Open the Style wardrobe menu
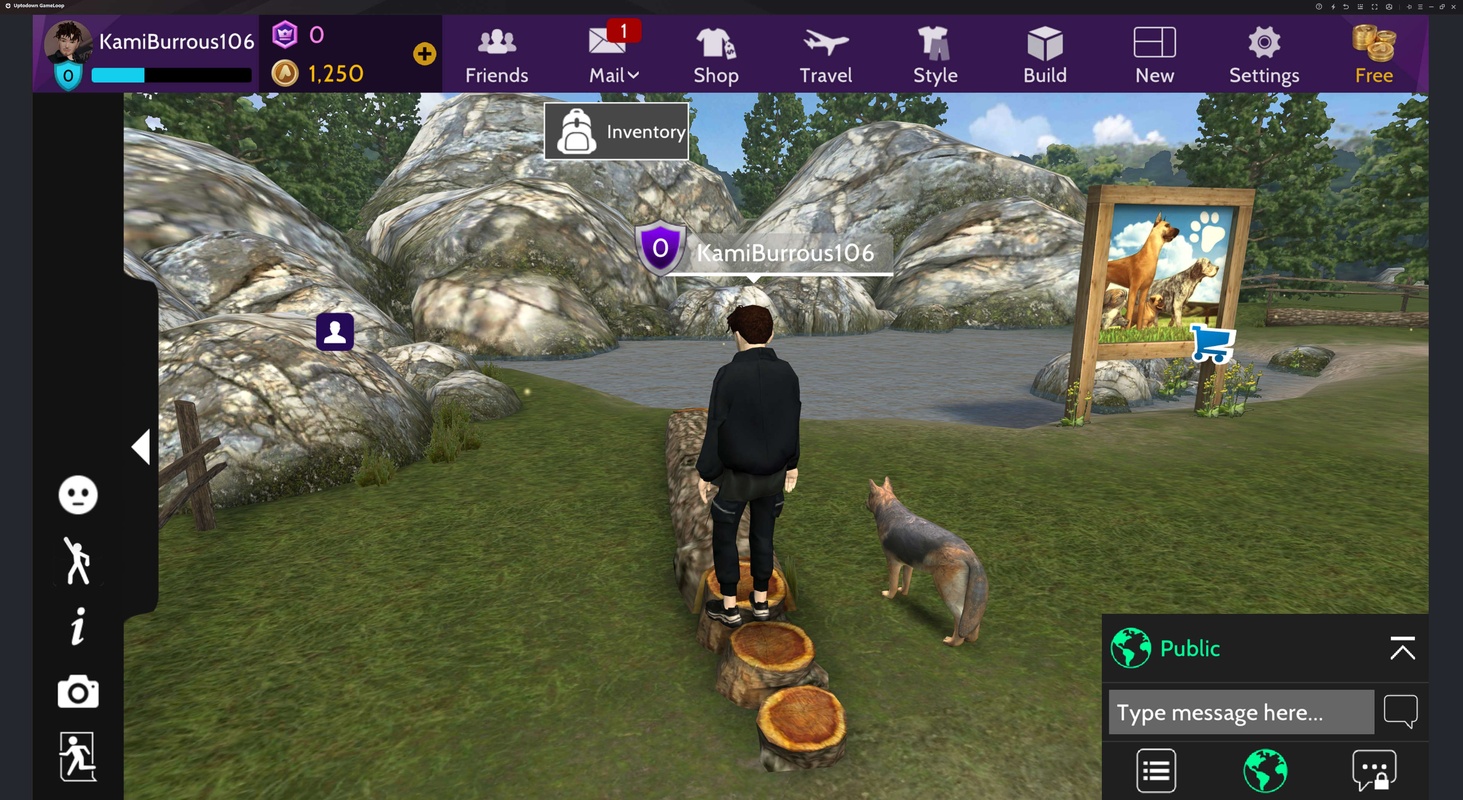Viewport: 1463px width, 800px height. pyautogui.click(x=935, y=56)
